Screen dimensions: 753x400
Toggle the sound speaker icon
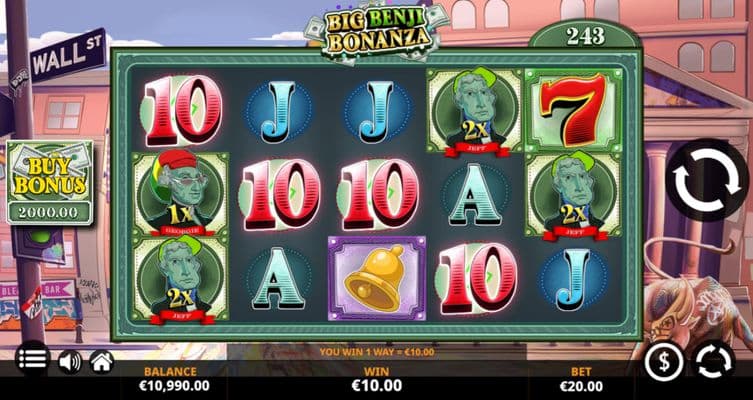69,361
